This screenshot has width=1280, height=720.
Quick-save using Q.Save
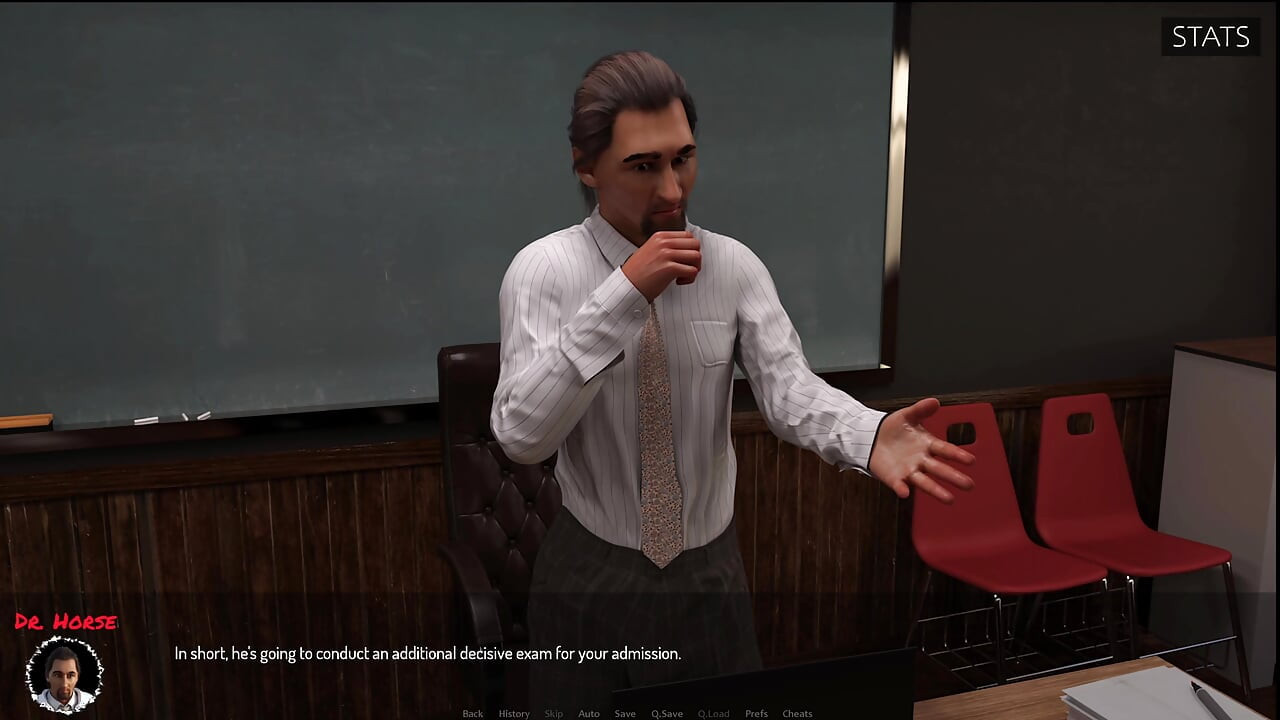666,713
